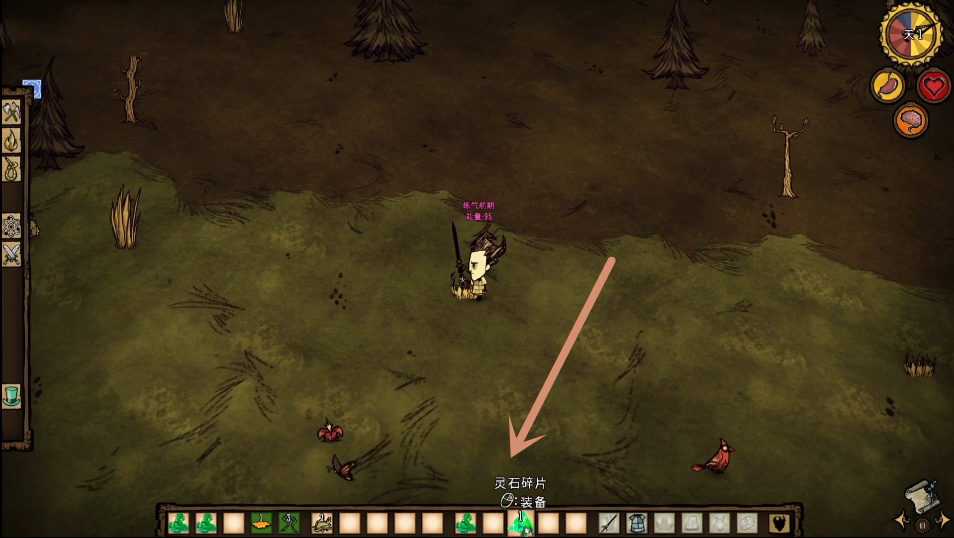Open the Science crafting tab
954x538 pixels.
pos(12,225)
